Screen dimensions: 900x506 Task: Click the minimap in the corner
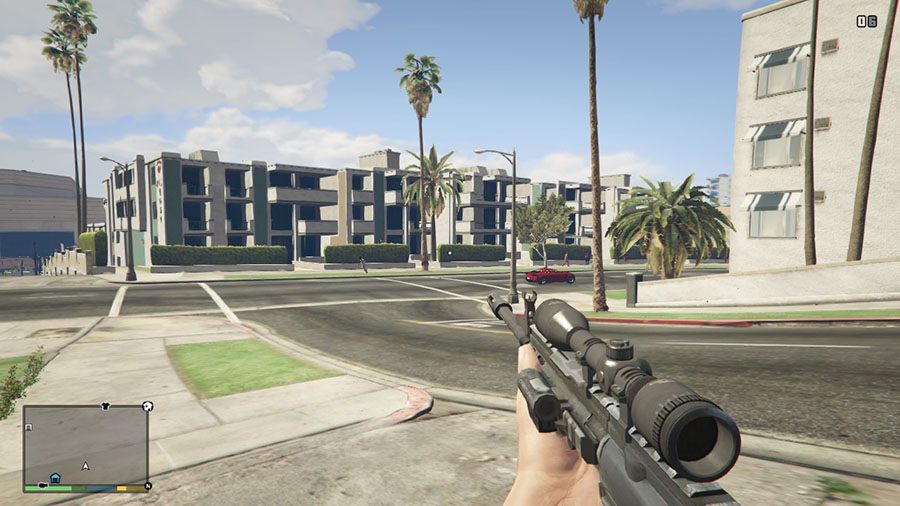click(86, 445)
